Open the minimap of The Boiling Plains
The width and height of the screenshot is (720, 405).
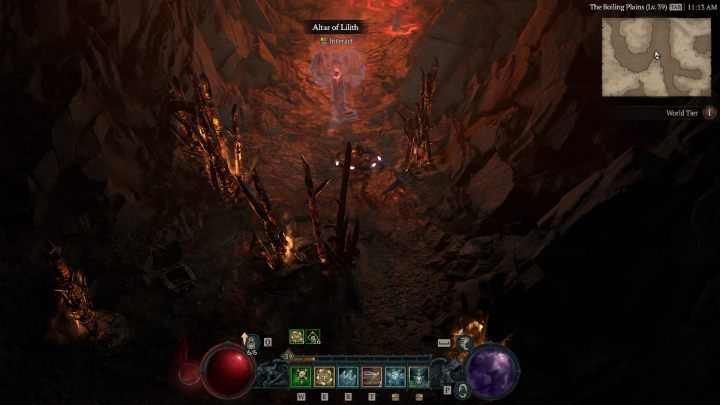656,57
